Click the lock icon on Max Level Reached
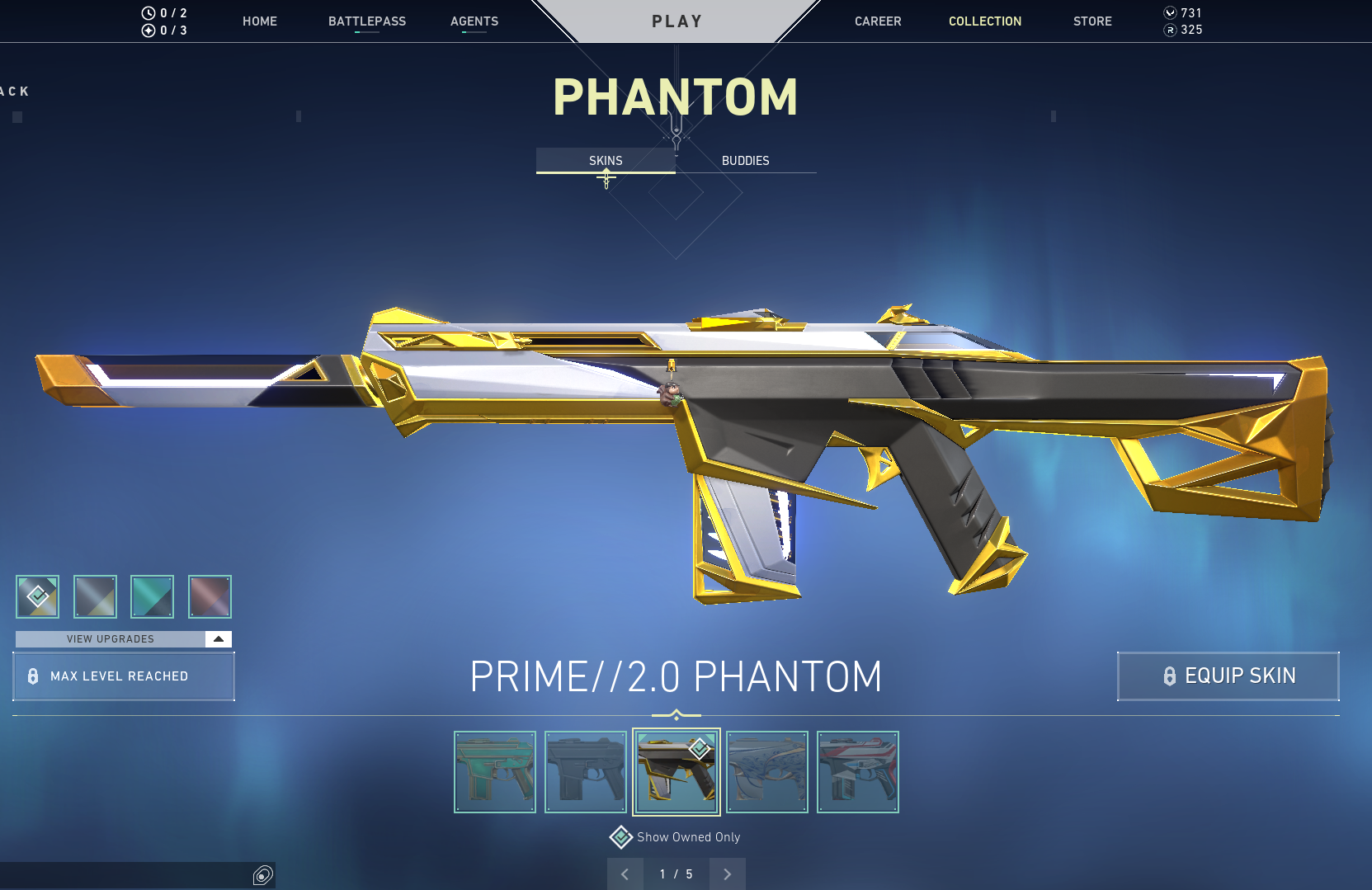The width and height of the screenshot is (1372, 890). coord(33,676)
